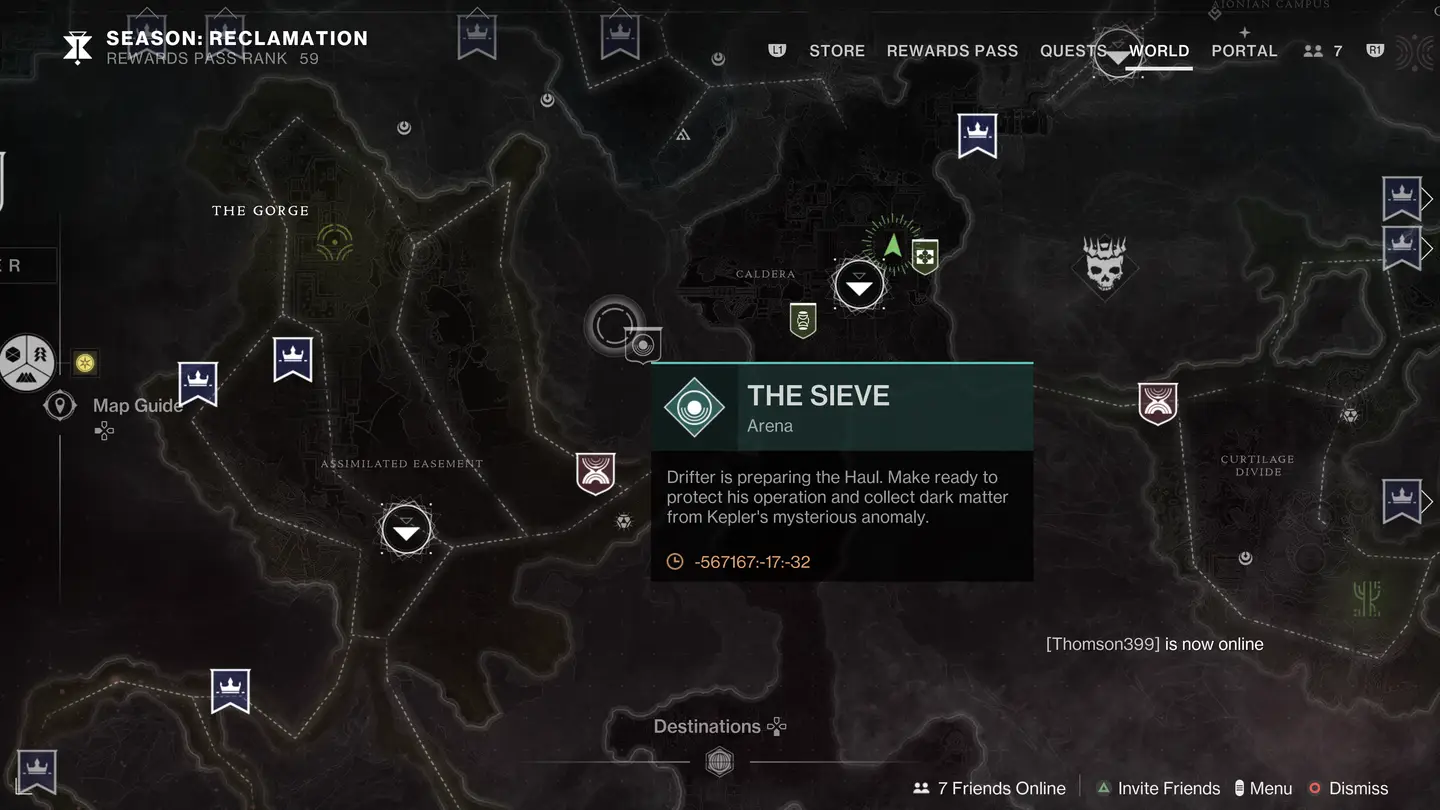Viewport: 1440px width, 810px height.
Task: Select the skull and crown activity marker
Action: 1104,266
